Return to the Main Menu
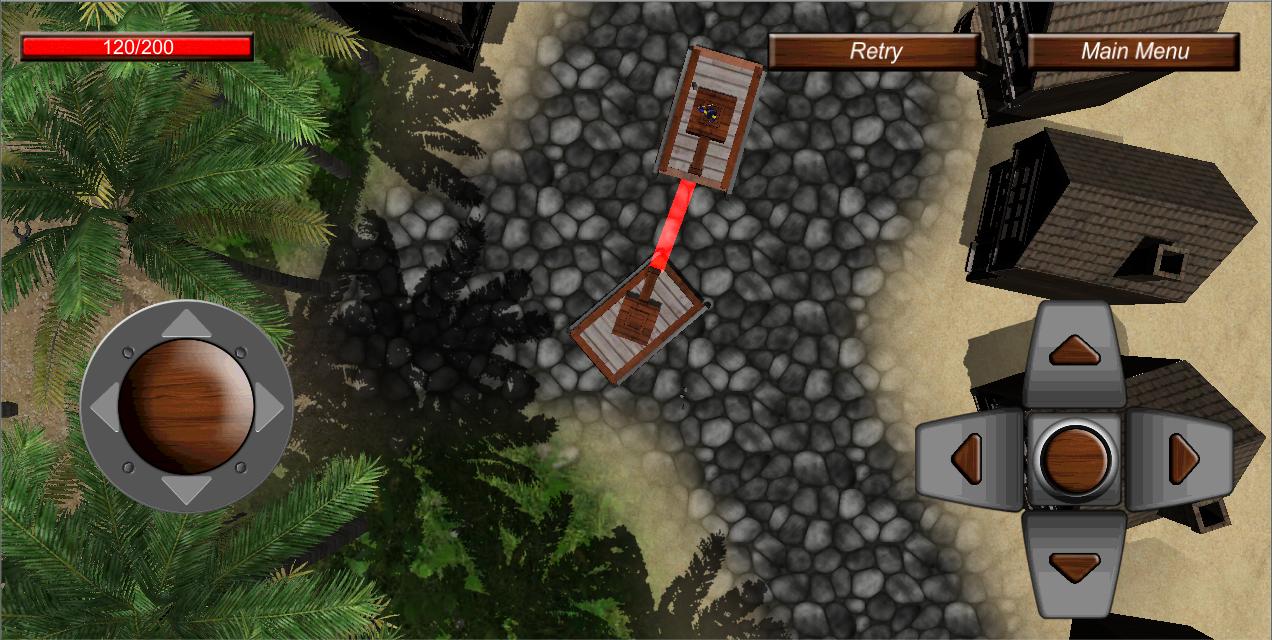1272x640 pixels. (1134, 51)
